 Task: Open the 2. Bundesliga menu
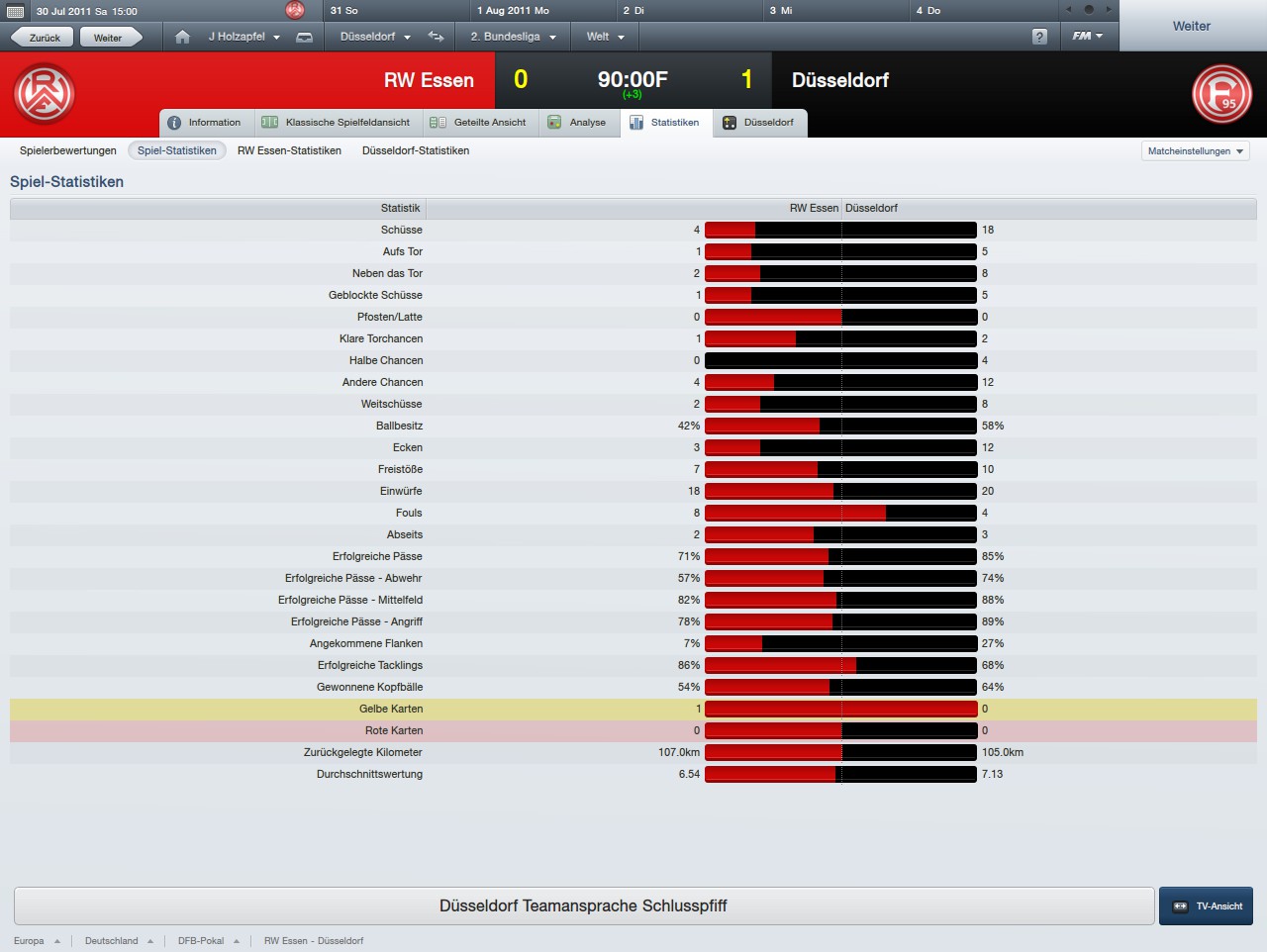[512, 37]
